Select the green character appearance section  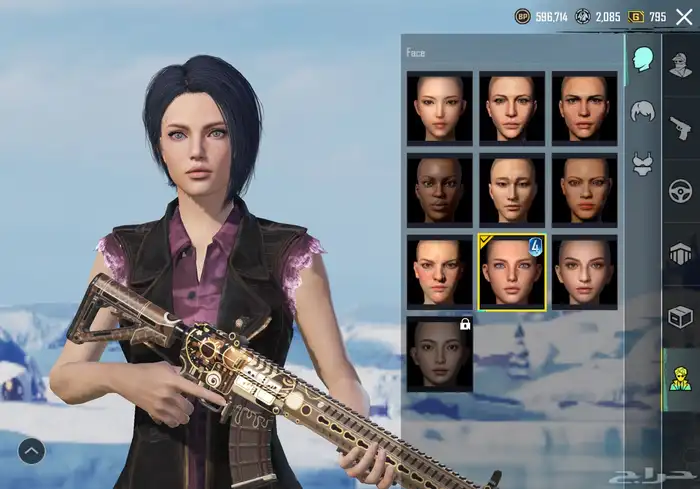tap(681, 378)
